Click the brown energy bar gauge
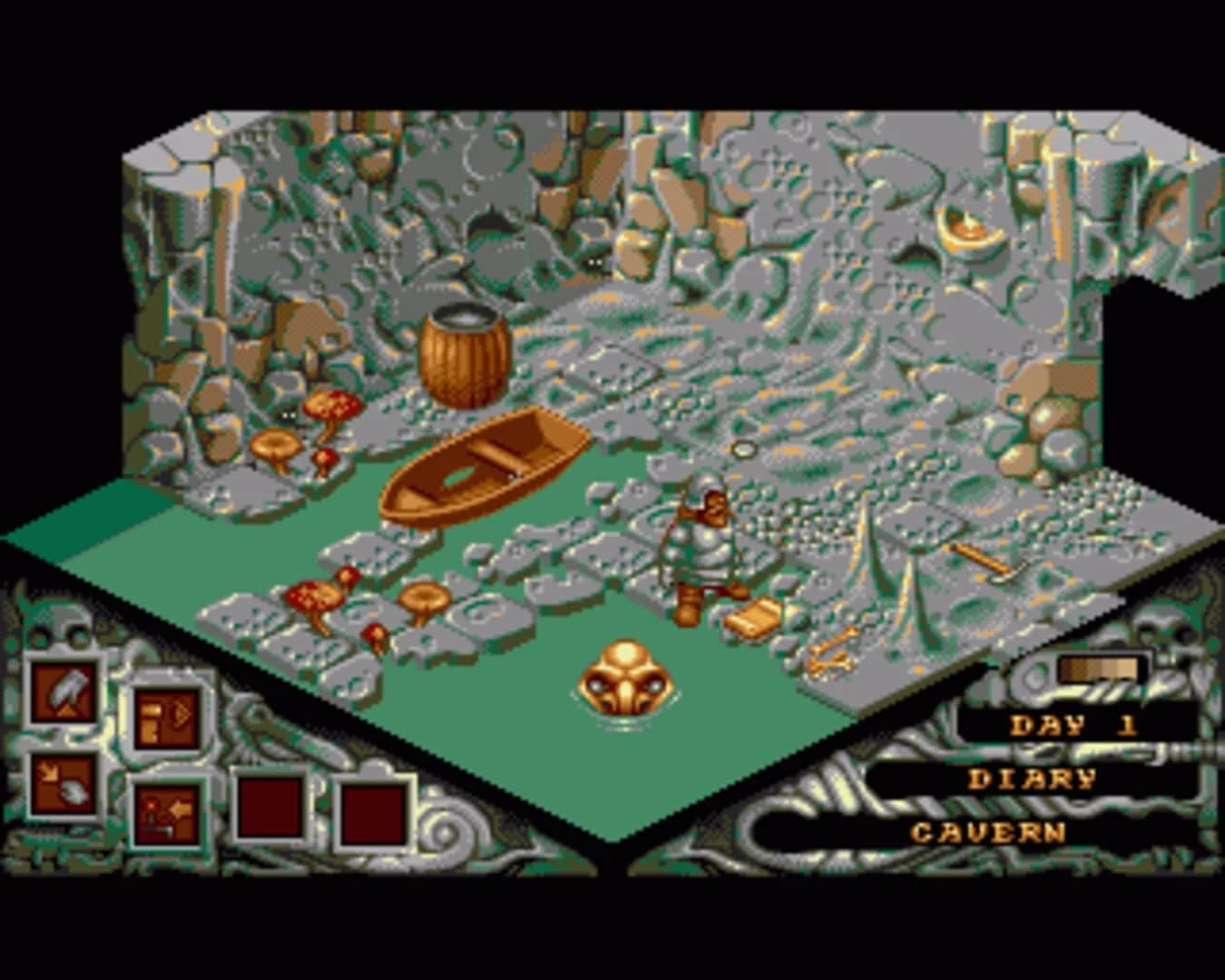 pos(1100,667)
